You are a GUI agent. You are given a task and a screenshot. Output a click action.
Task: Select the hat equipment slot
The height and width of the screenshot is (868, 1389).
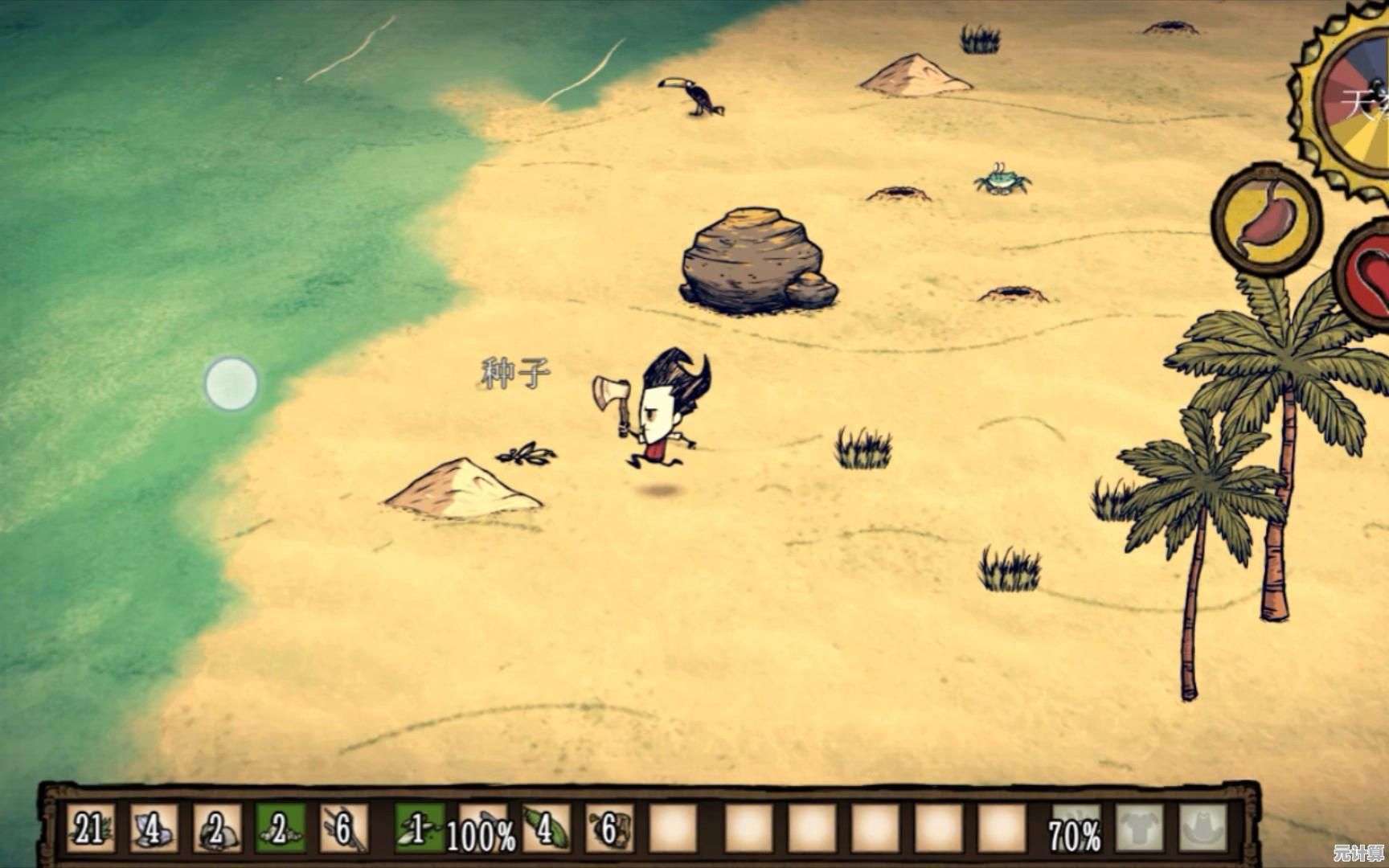click(1203, 828)
